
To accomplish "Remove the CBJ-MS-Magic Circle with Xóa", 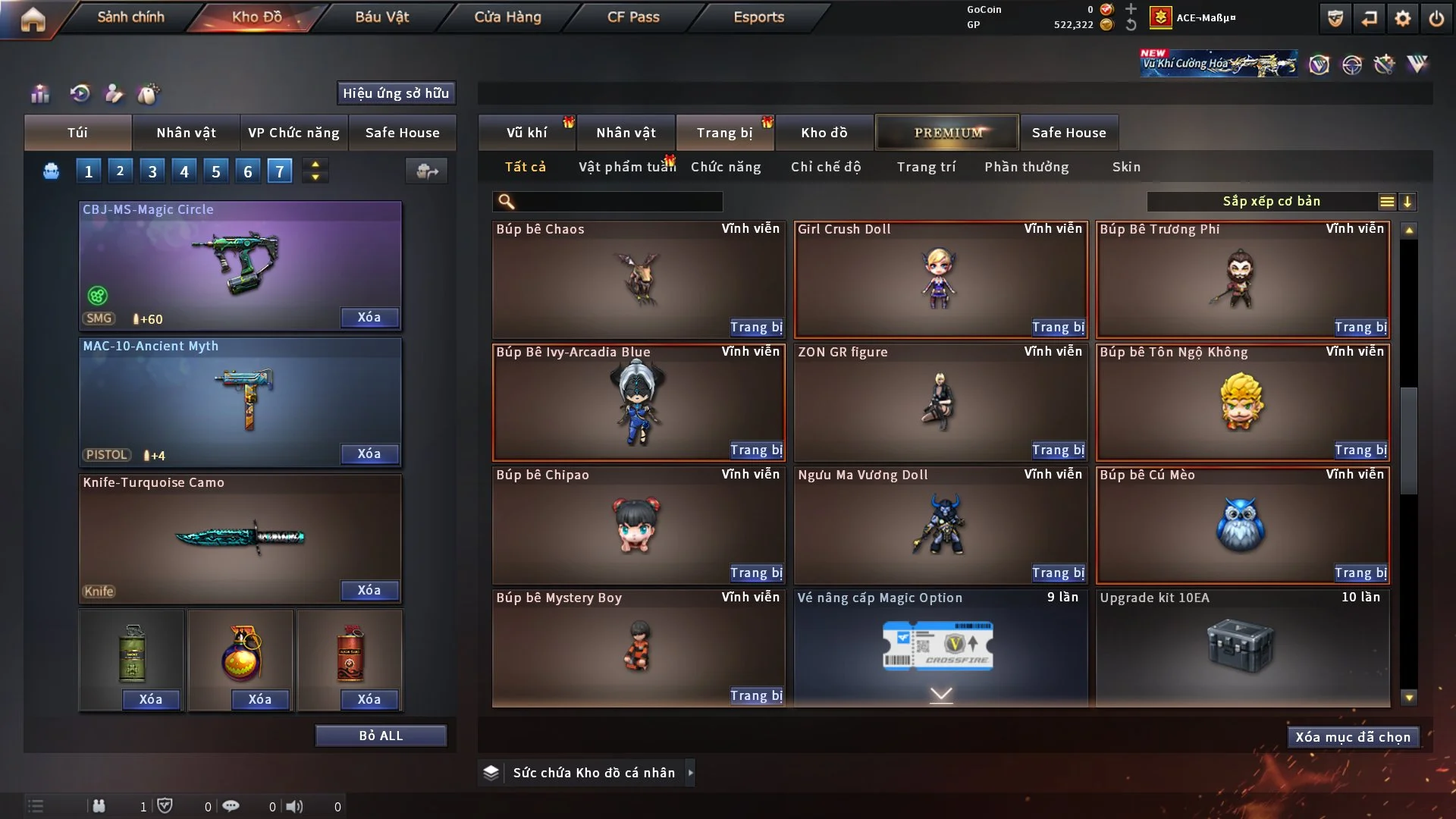I will click(x=369, y=318).
